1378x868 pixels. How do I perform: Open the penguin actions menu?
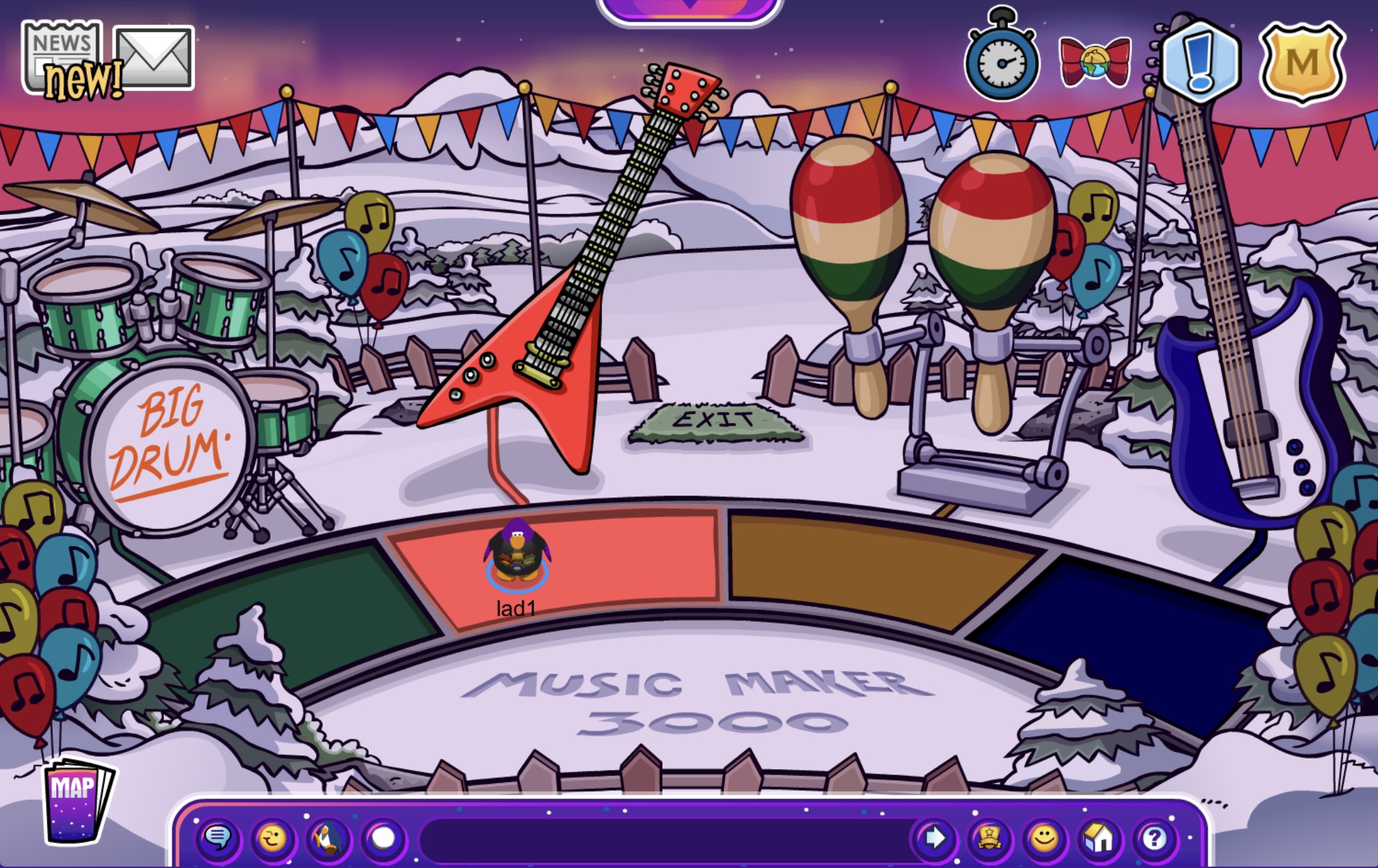(x=328, y=837)
